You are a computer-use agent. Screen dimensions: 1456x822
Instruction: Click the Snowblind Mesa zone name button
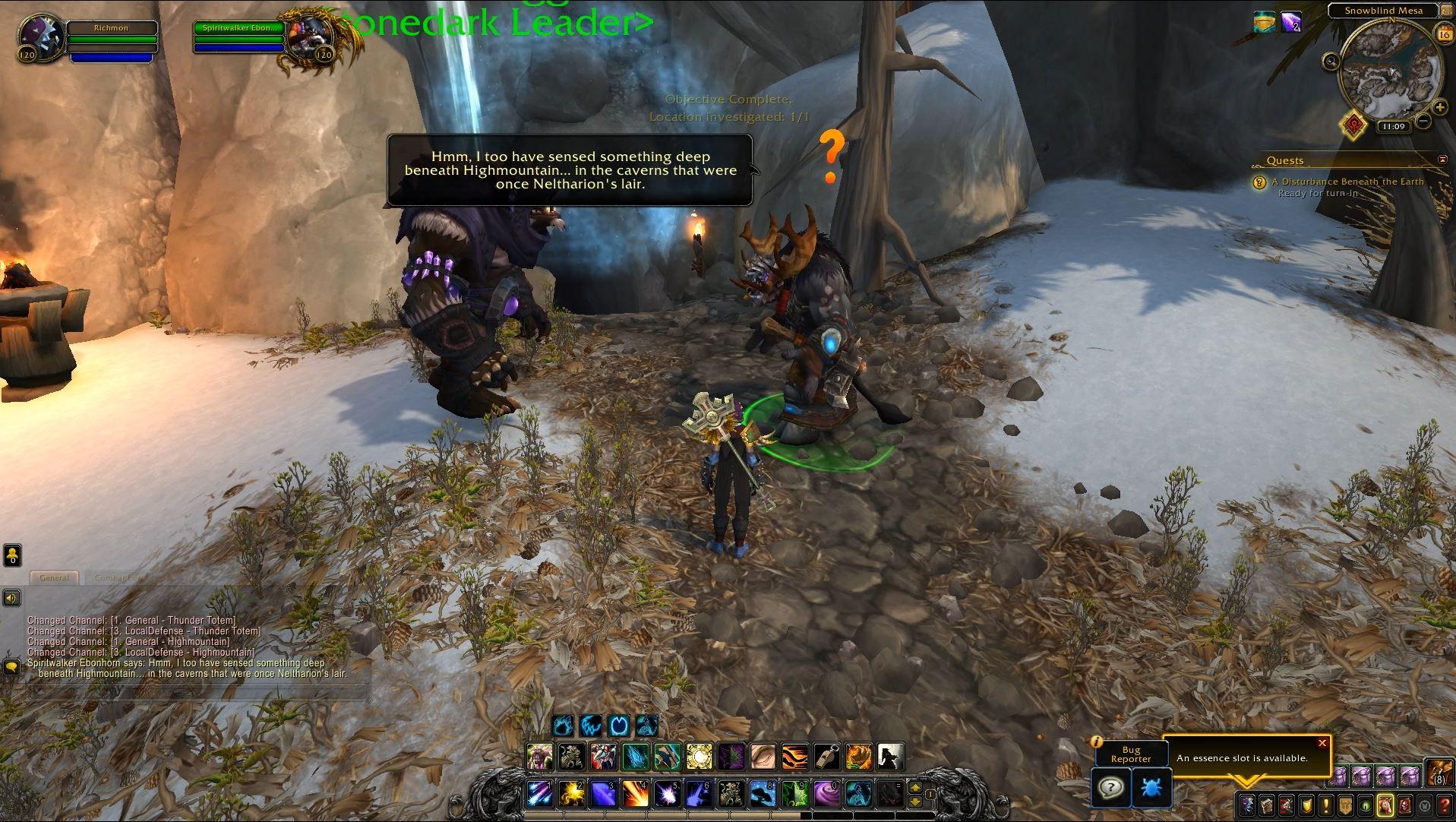pyautogui.click(x=1383, y=11)
